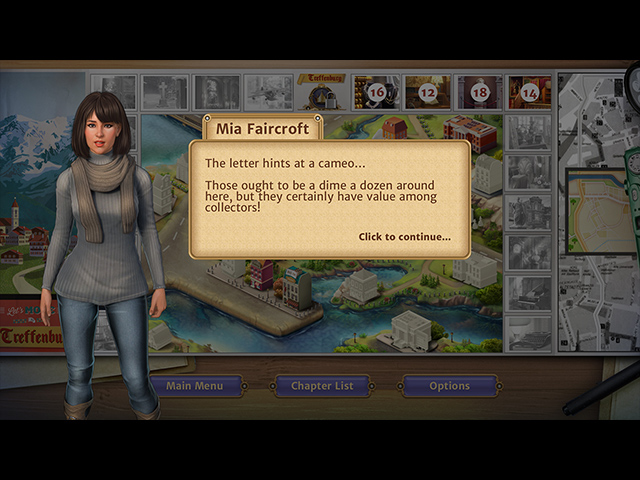Open the Main Menu
This screenshot has width=640, height=480.
click(194, 386)
